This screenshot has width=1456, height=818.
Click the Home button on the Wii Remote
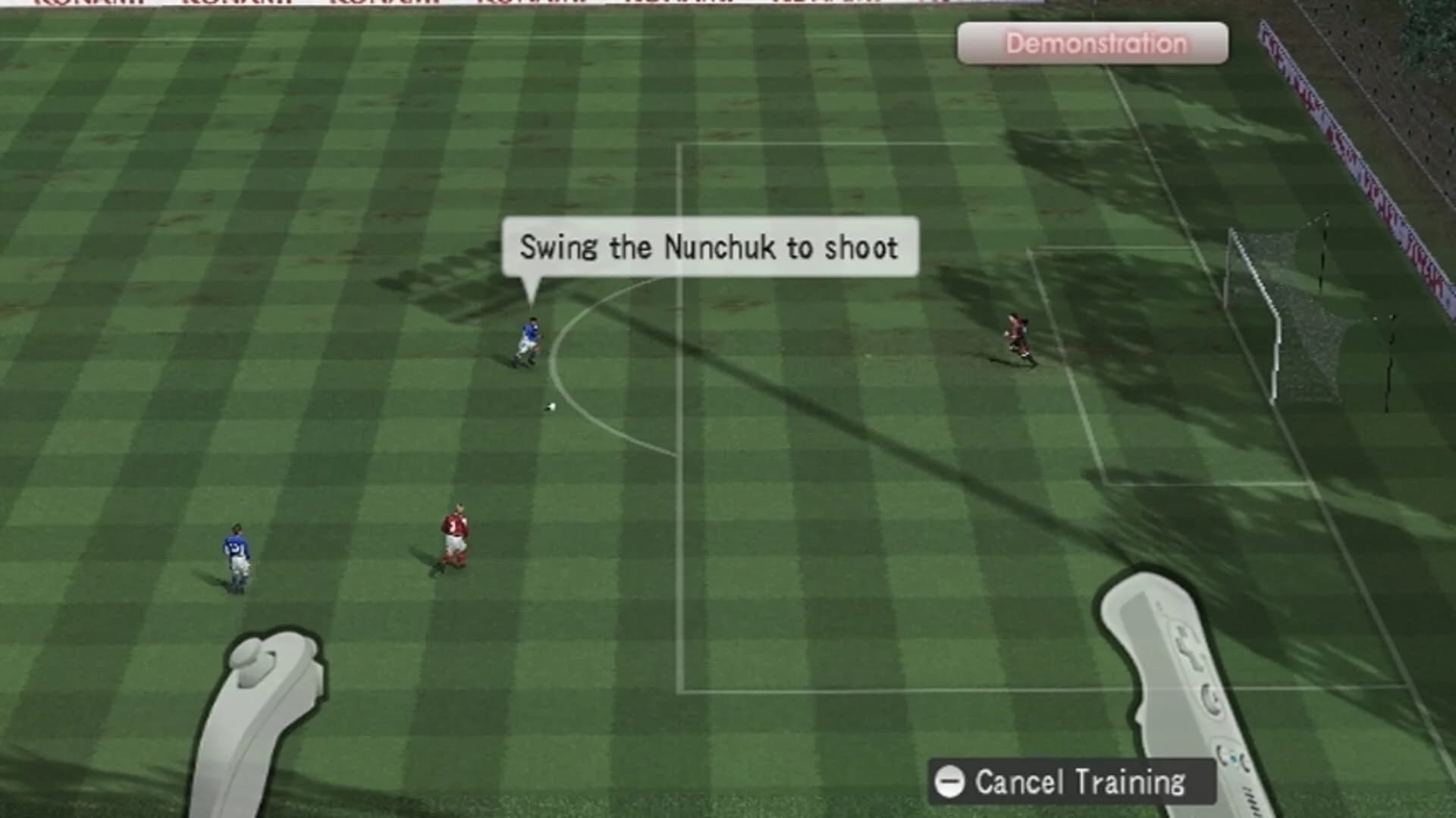pyautogui.click(x=1234, y=757)
